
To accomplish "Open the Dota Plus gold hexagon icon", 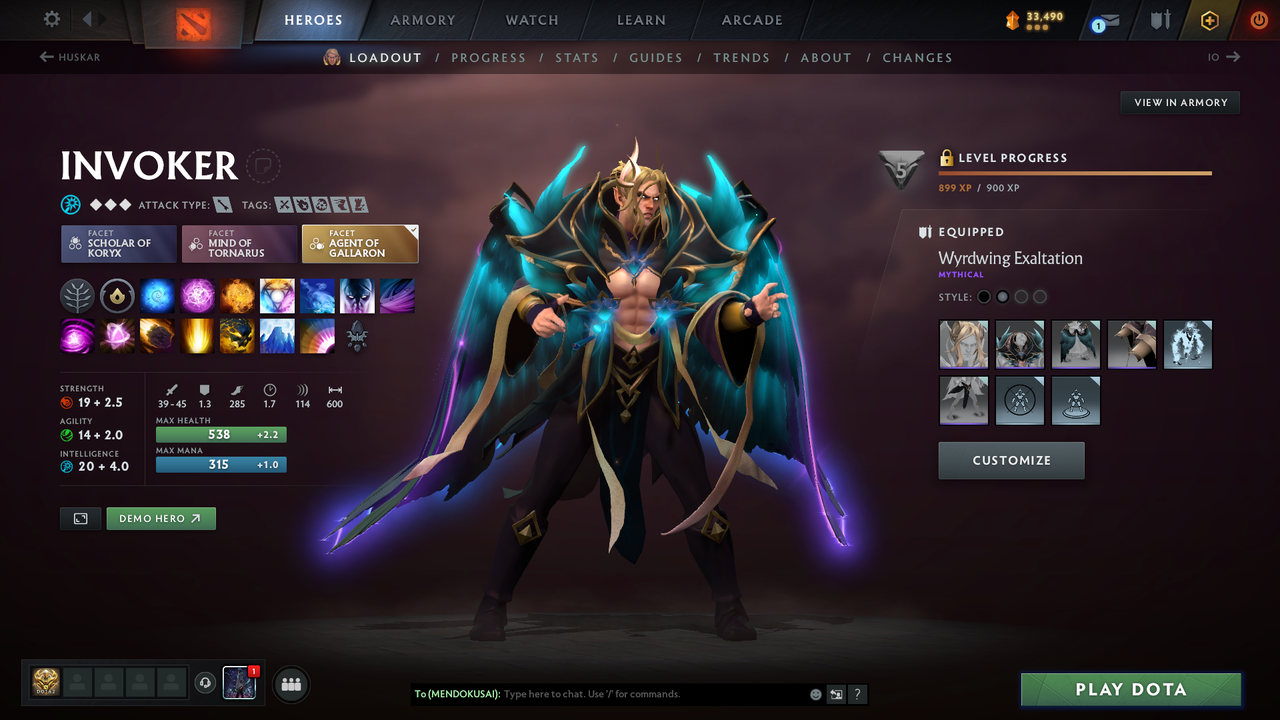I will tap(1209, 19).
